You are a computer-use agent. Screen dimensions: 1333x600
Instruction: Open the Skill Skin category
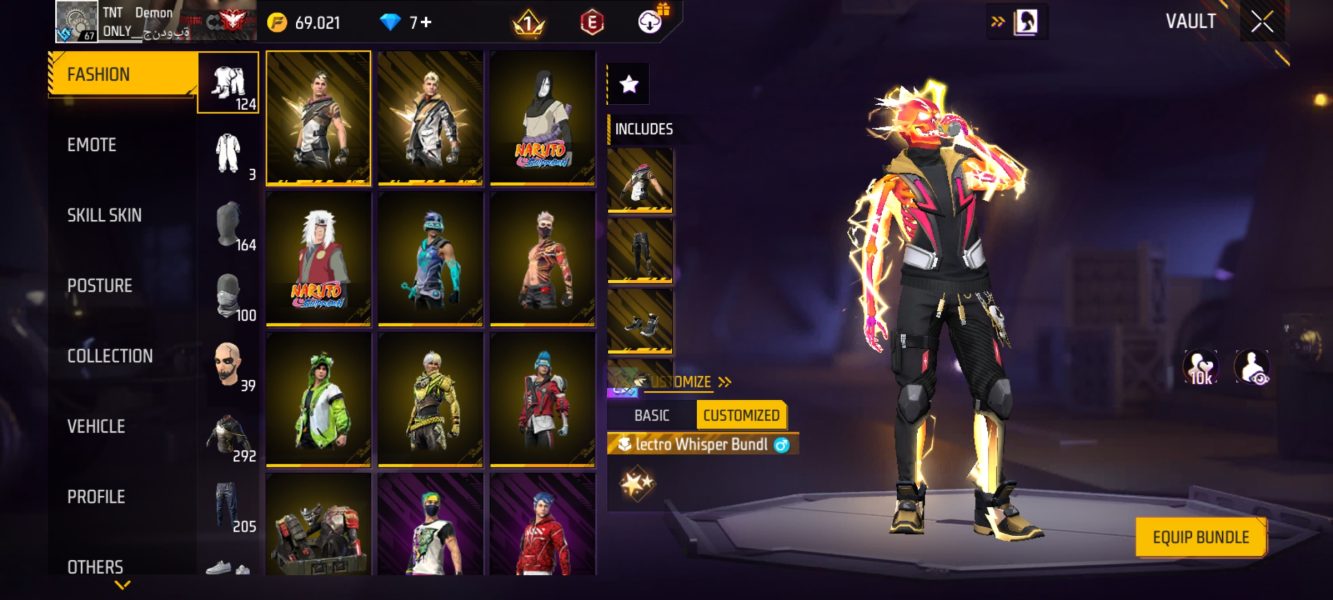[104, 215]
